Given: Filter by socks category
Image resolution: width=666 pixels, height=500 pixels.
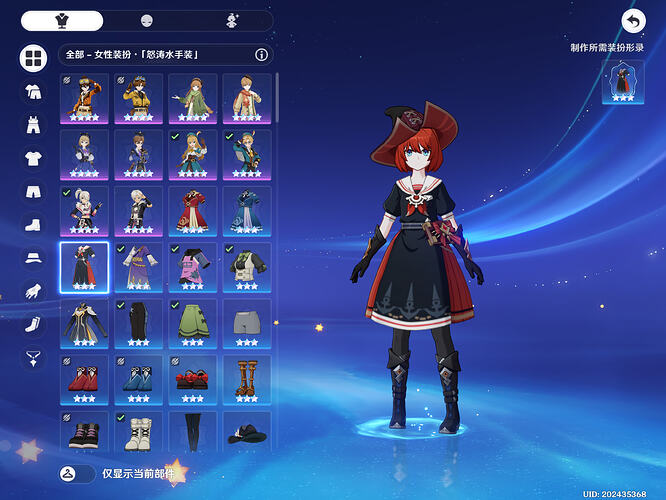Looking at the screenshot, I should pyautogui.click(x=34, y=325).
